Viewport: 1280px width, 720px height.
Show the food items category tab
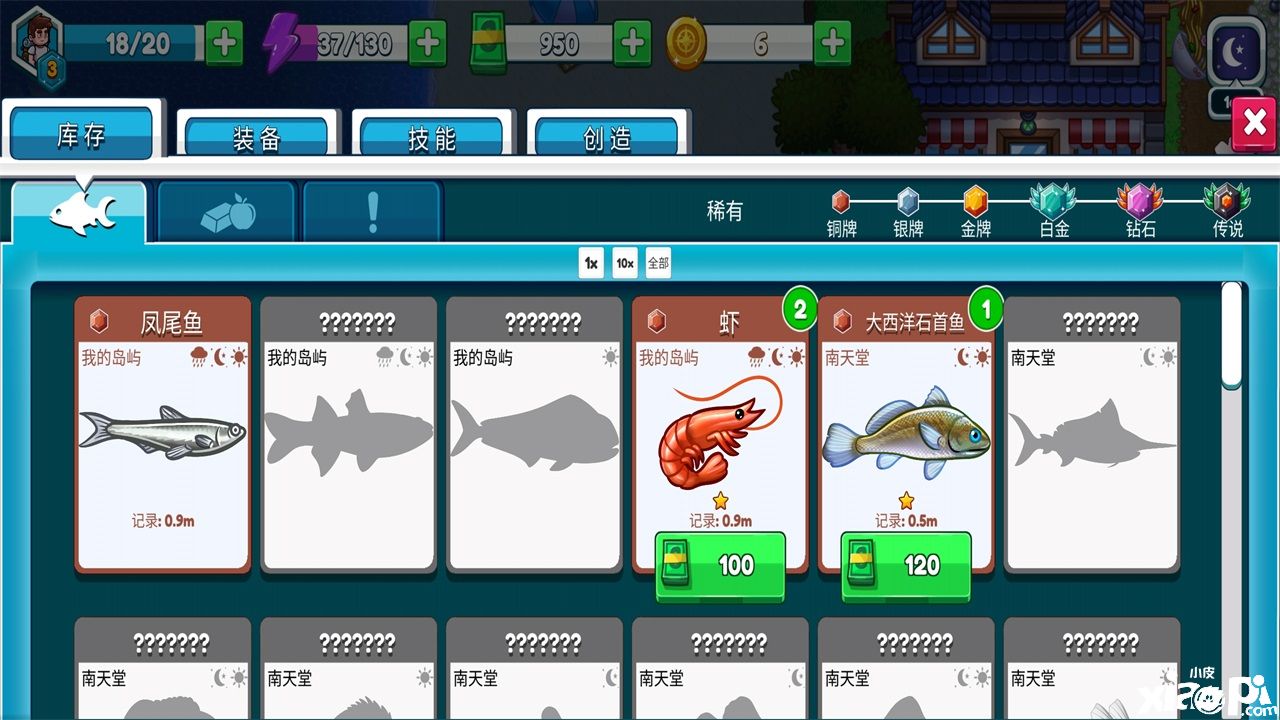[228, 212]
